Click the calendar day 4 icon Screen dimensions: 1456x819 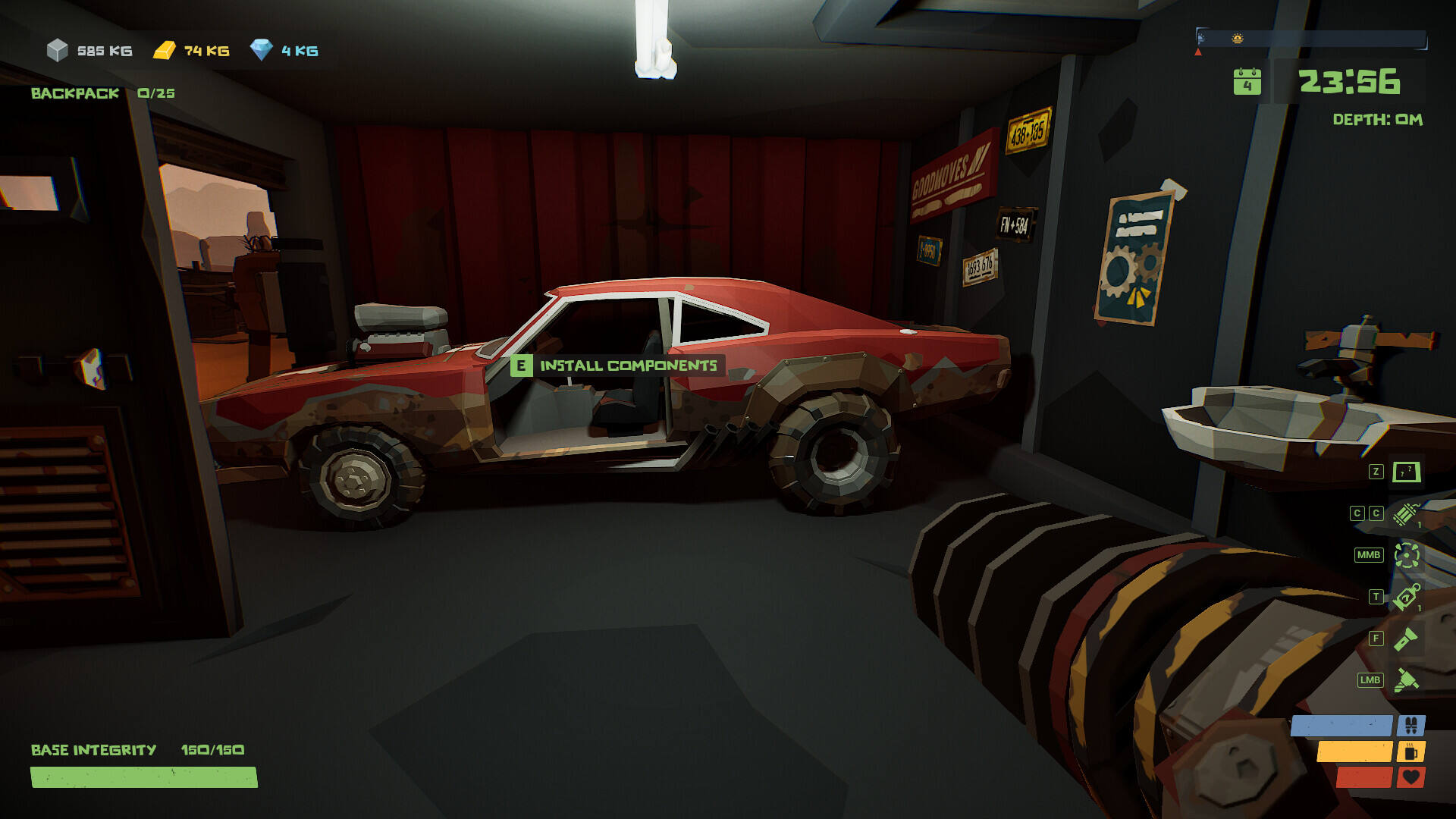pos(1247,82)
